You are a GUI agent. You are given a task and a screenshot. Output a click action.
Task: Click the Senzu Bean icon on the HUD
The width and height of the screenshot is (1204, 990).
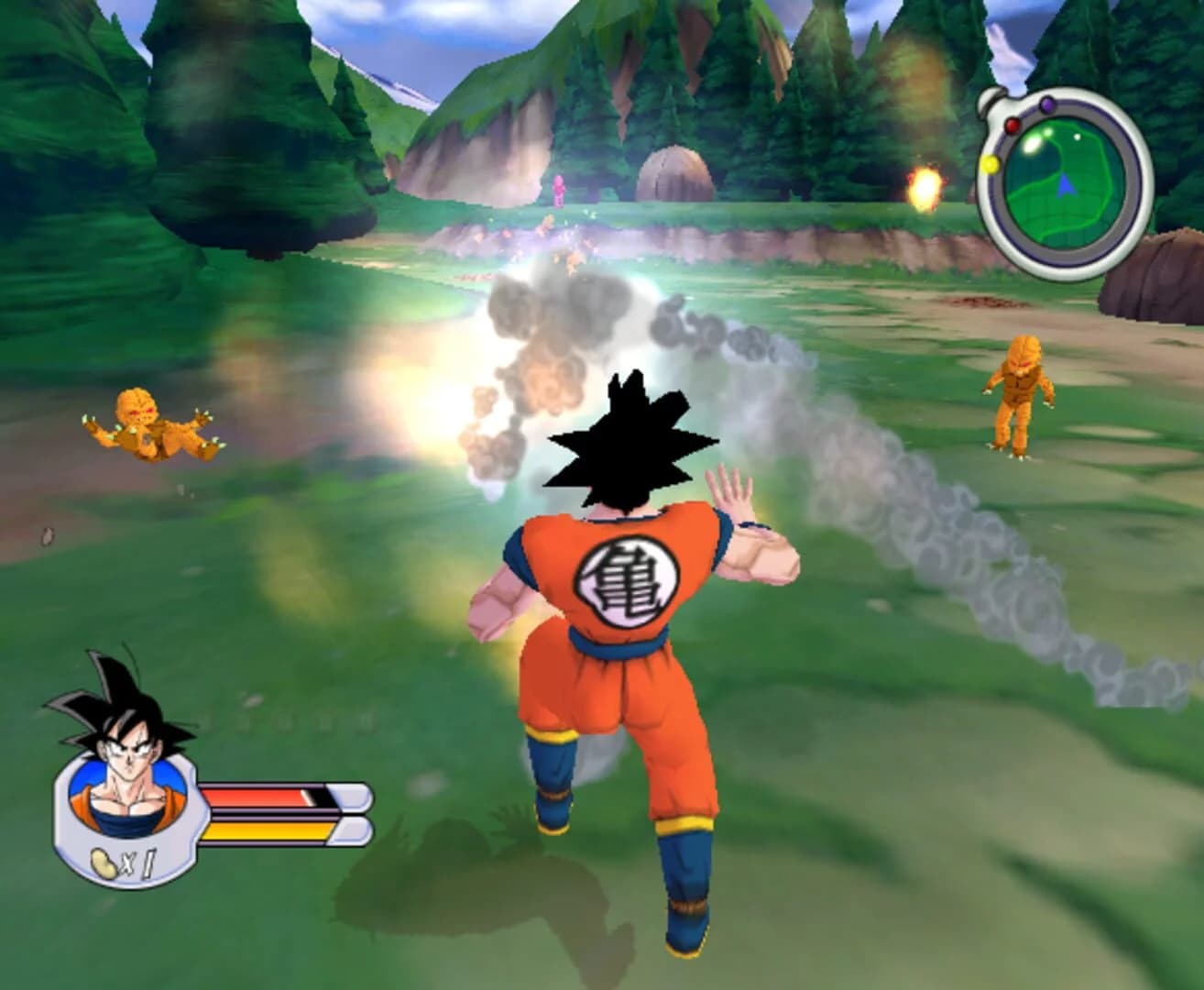(104, 864)
